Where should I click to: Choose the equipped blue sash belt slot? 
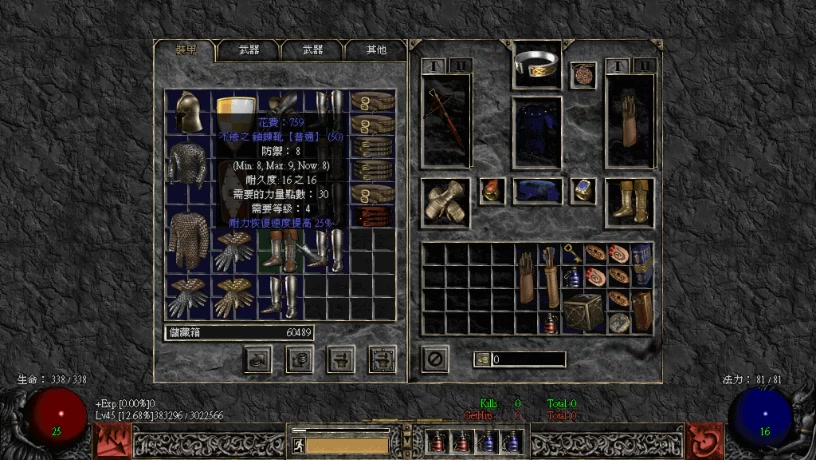pos(538,190)
